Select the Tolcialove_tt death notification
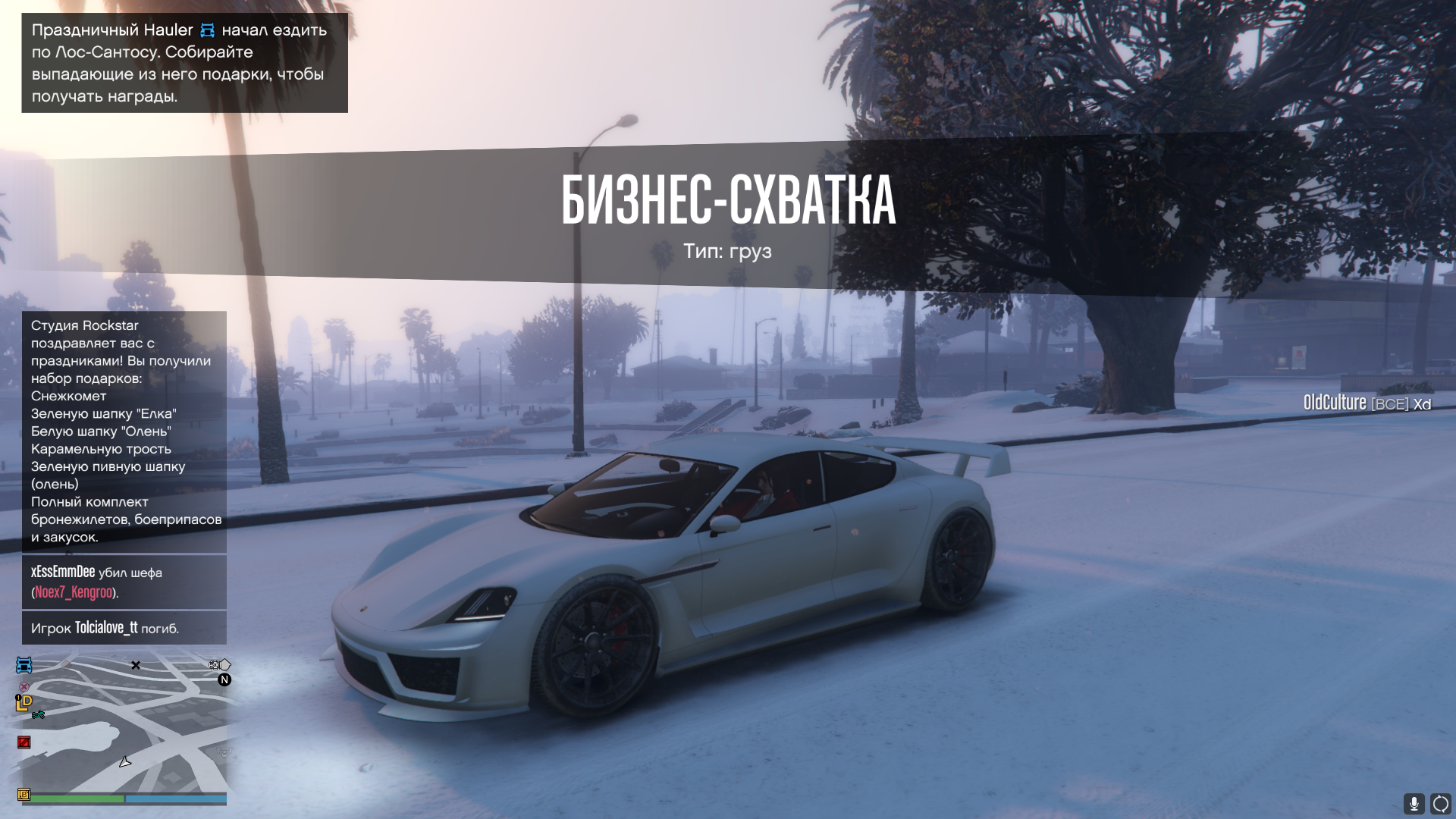Screen dimensions: 1456x819 tap(124, 628)
